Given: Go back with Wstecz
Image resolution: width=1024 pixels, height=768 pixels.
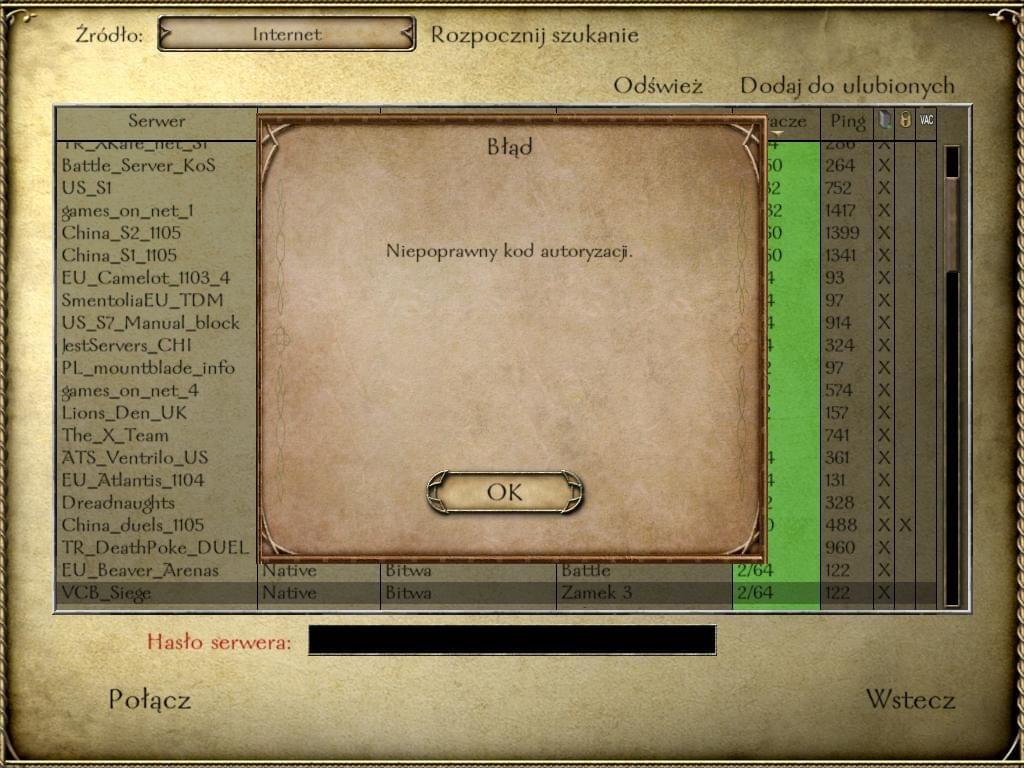Looking at the screenshot, I should point(910,700).
